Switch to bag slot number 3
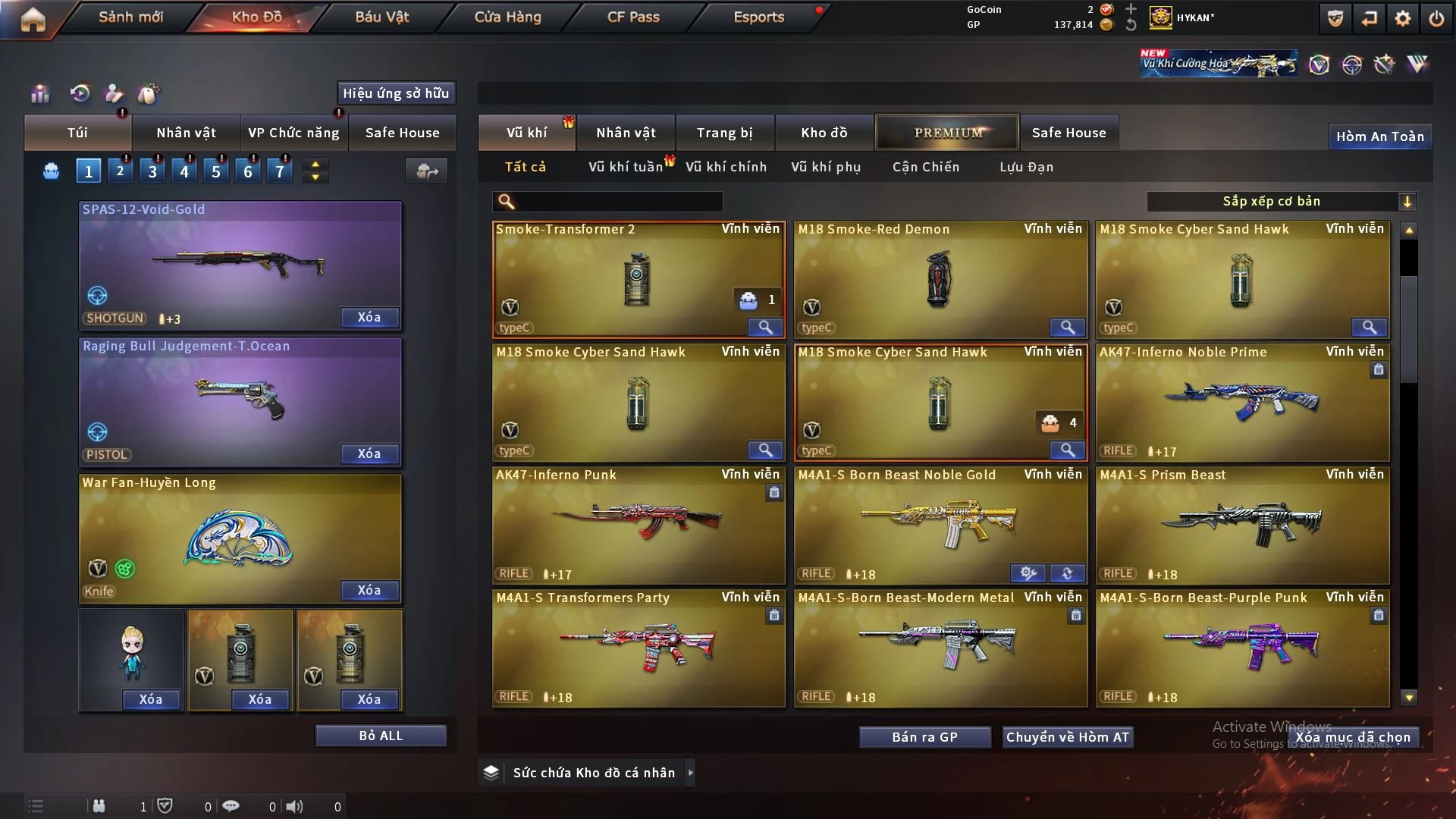The width and height of the screenshot is (1456, 819). [x=152, y=171]
